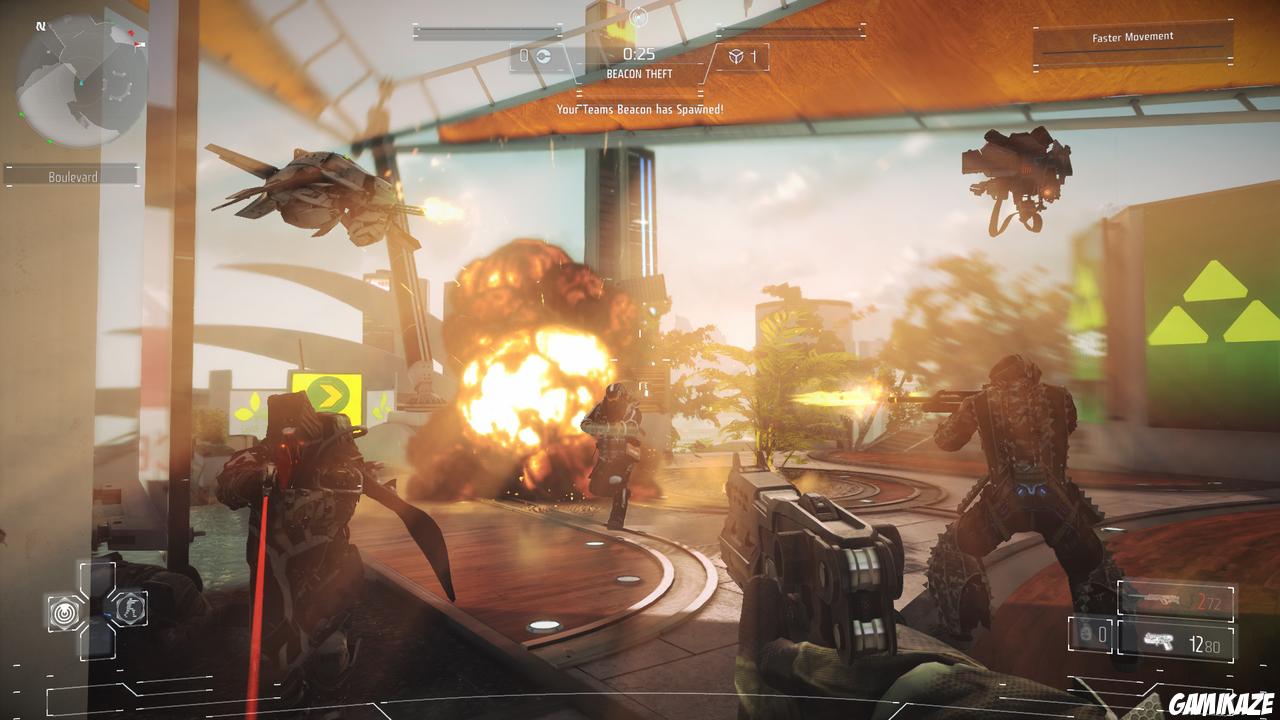Click the assault rifle icon showing 272 ammo
The height and width of the screenshot is (720, 1280).
point(1161,599)
